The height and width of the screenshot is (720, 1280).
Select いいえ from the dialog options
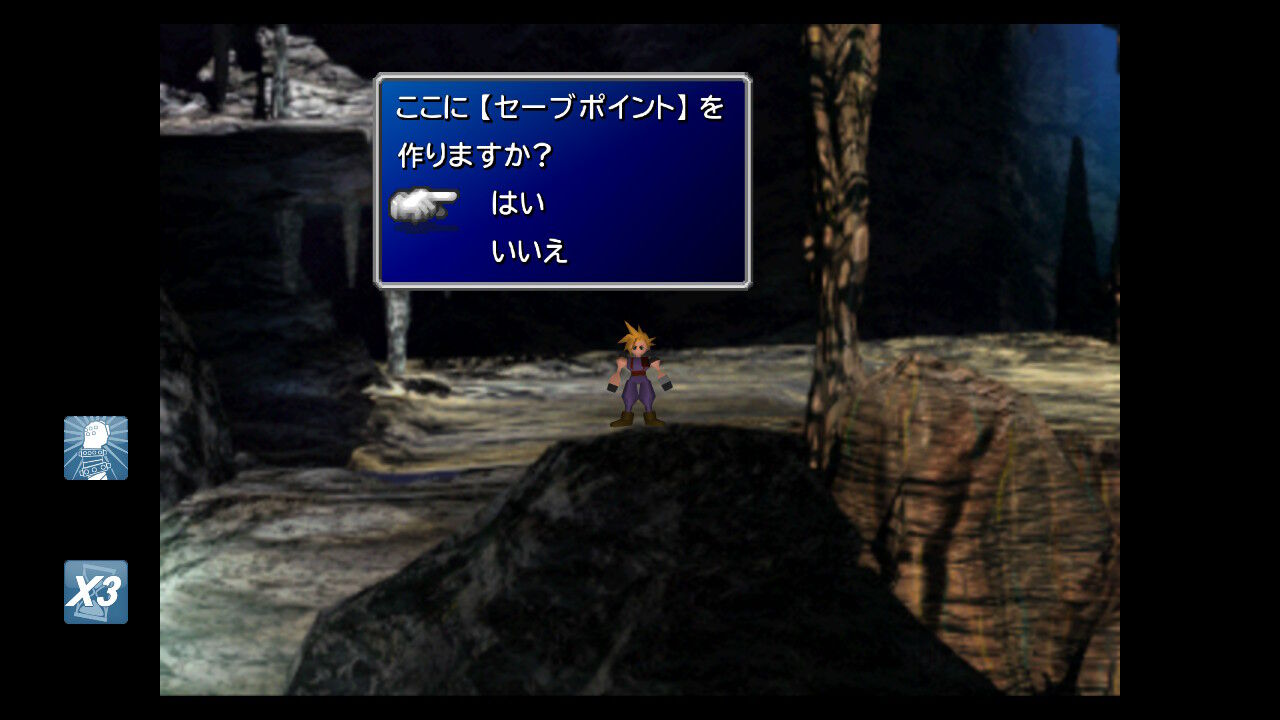coord(528,252)
